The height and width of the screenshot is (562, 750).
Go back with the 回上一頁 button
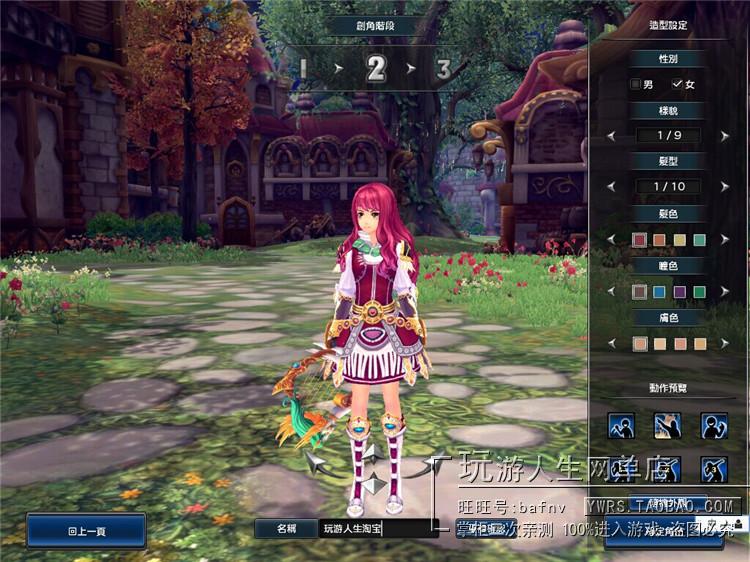86,530
